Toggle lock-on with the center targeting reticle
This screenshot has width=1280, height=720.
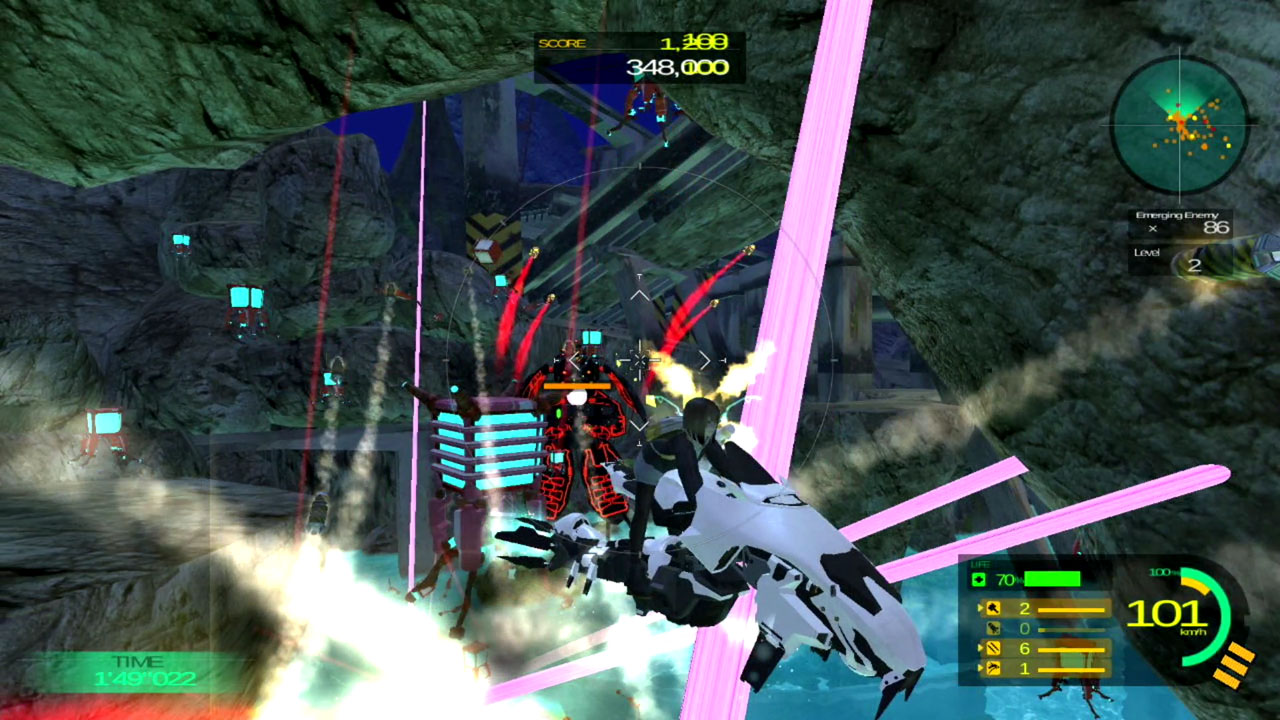pyautogui.click(x=640, y=360)
